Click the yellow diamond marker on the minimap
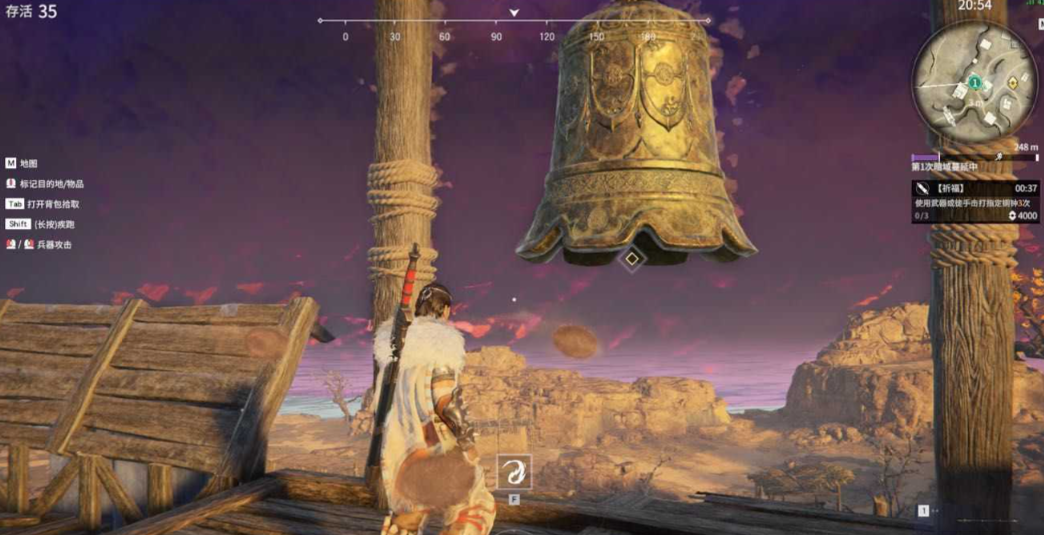1044x535 pixels. click(1014, 85)
